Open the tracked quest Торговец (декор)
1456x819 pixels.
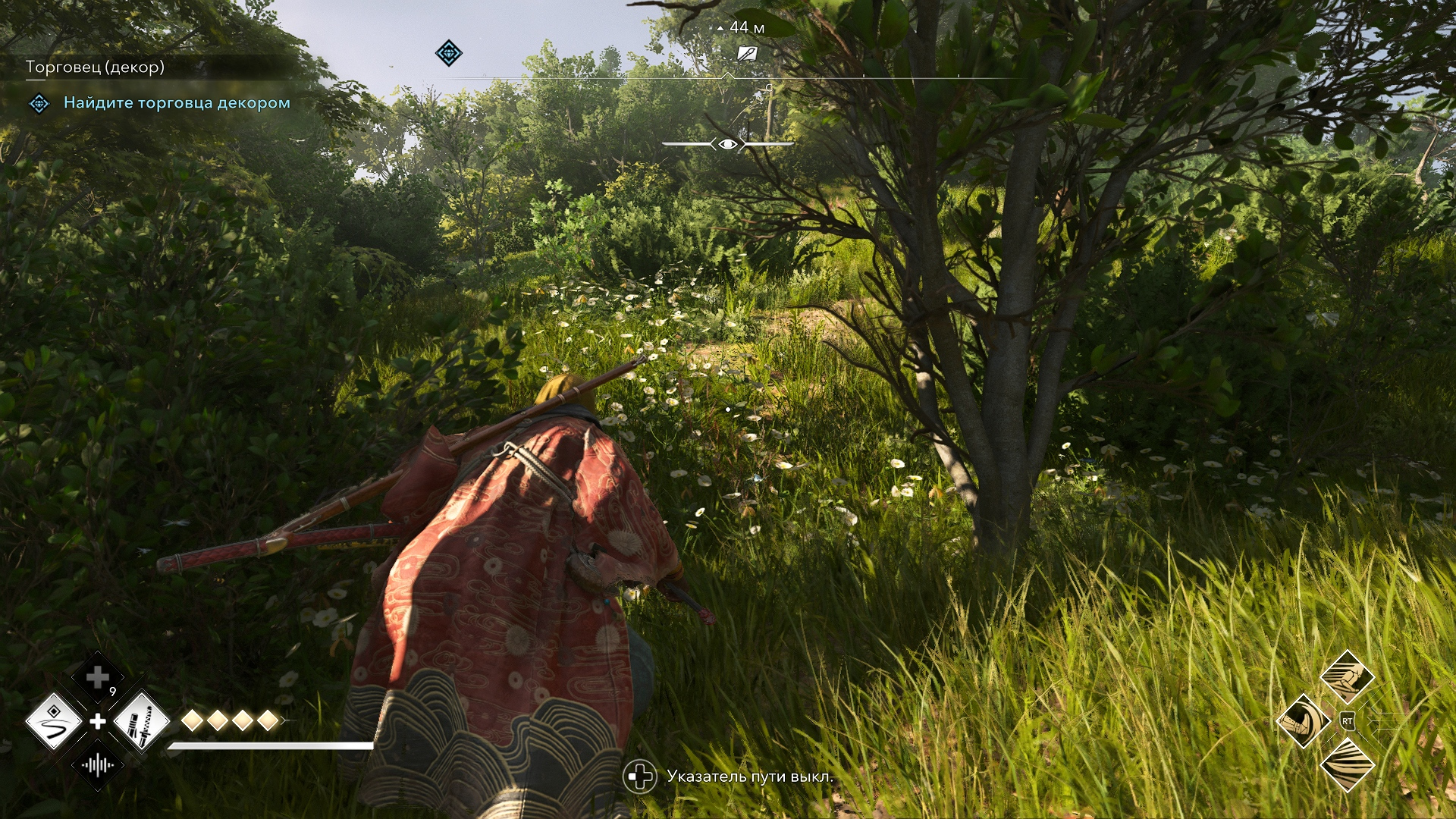click(95, 67)
